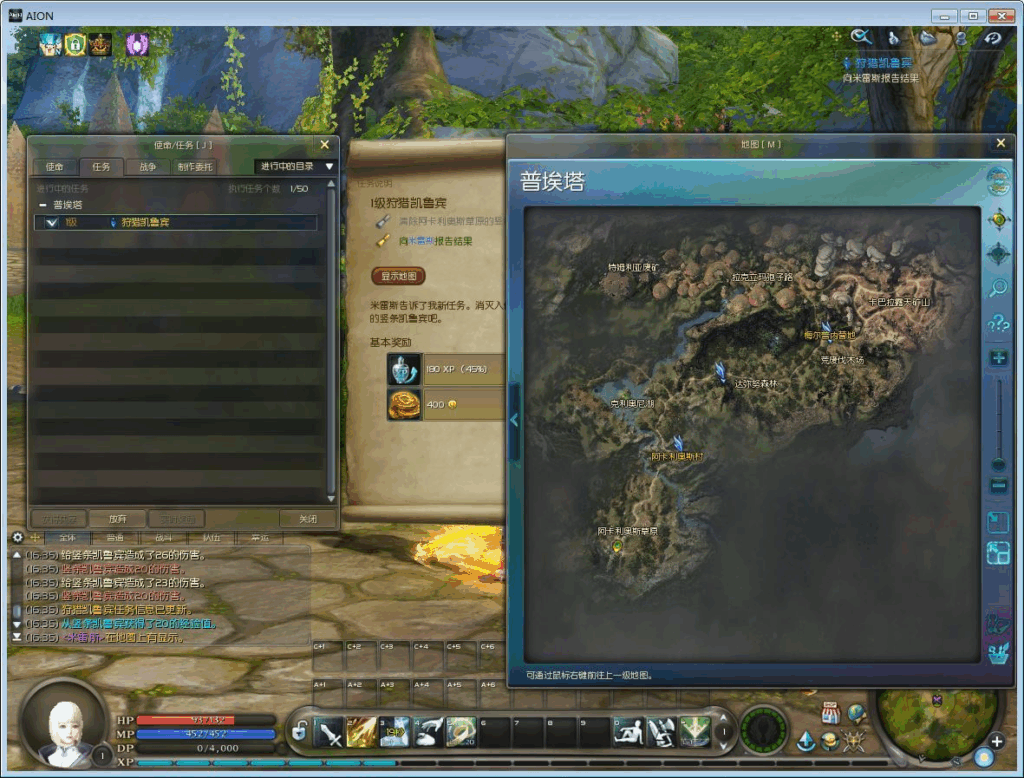Click the 显示地图 button
Image resolution: width=1024 pixels, height=778 pixels.
[398, 276]
